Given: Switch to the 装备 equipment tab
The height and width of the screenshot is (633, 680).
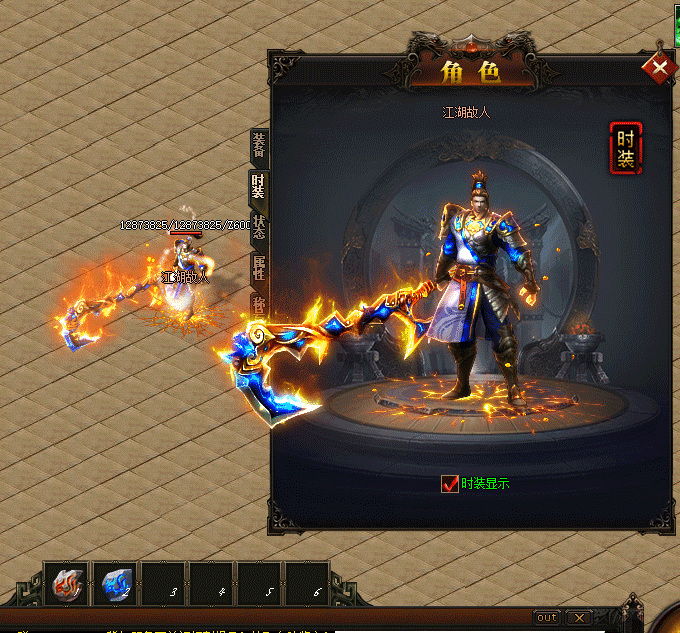Looking at the screenshot, I should coord(259,147).
